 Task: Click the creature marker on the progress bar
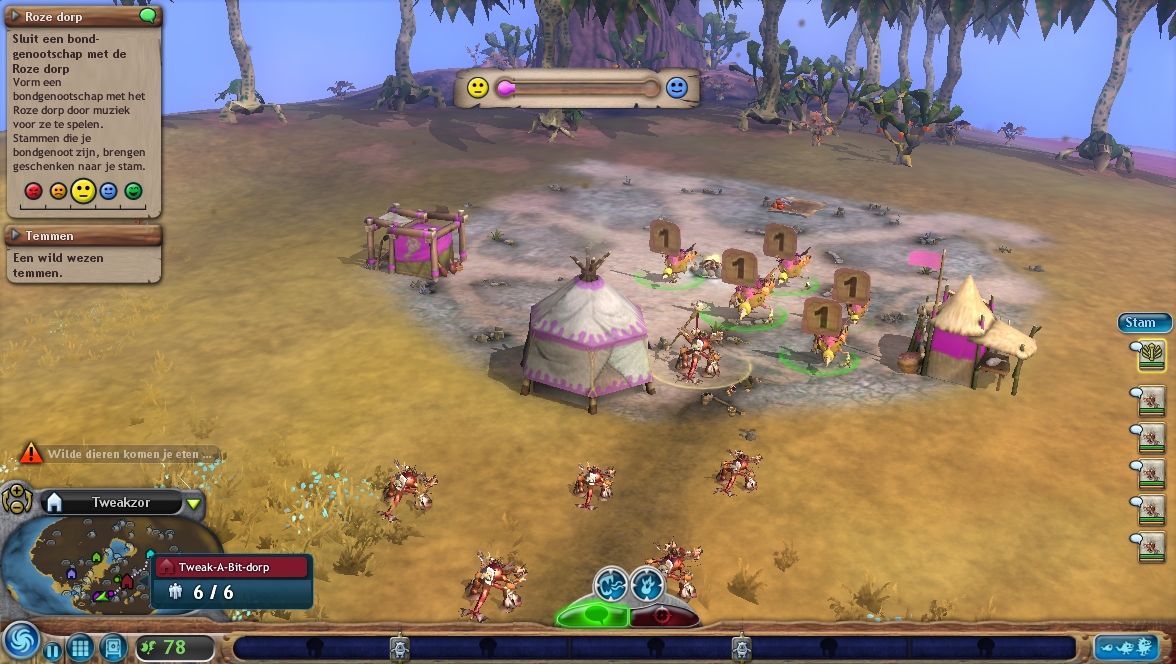click(399, 647)
